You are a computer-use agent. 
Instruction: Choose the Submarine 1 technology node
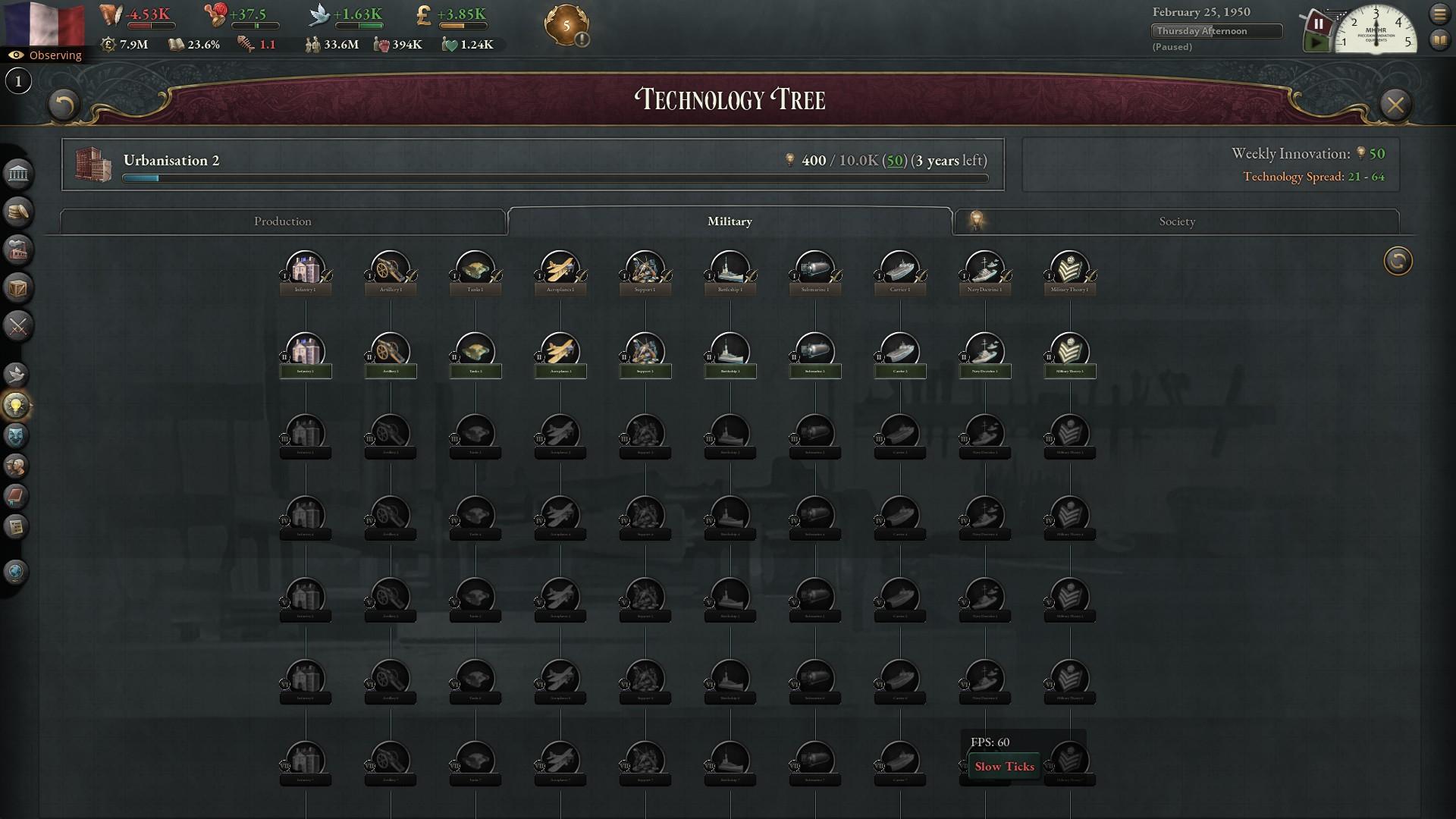815,271
